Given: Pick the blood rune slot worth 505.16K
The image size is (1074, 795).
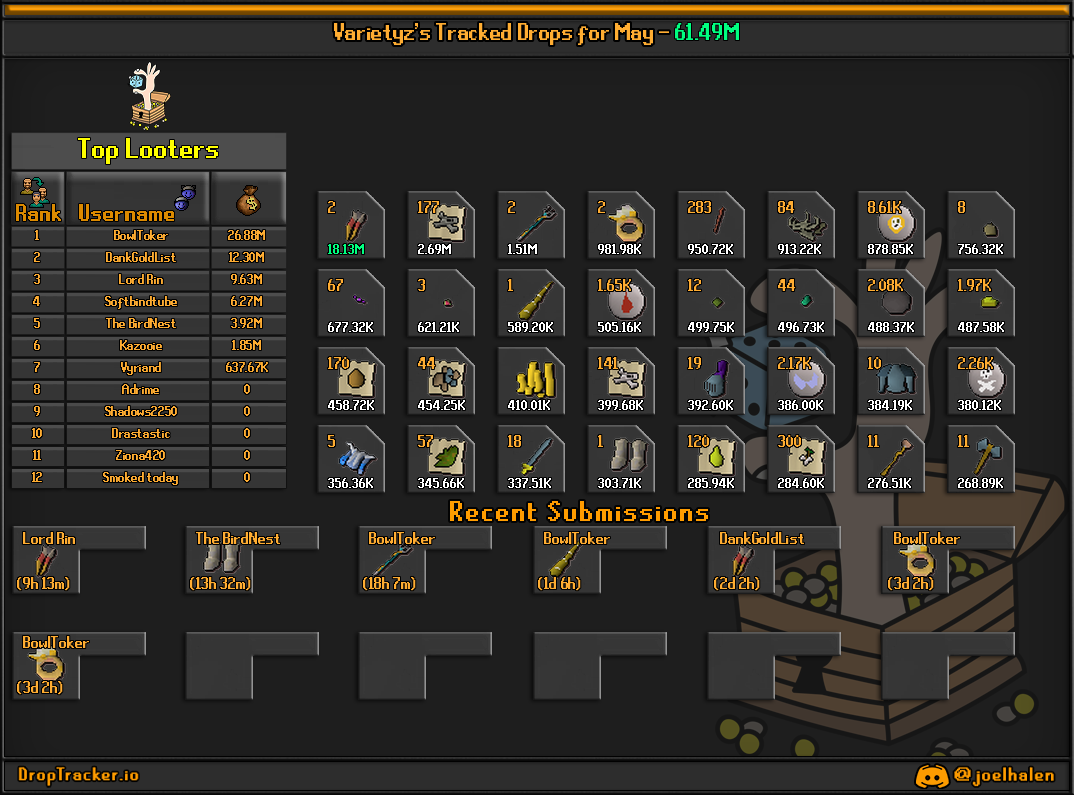Looking at the screenshot, I should click(621, 303).
